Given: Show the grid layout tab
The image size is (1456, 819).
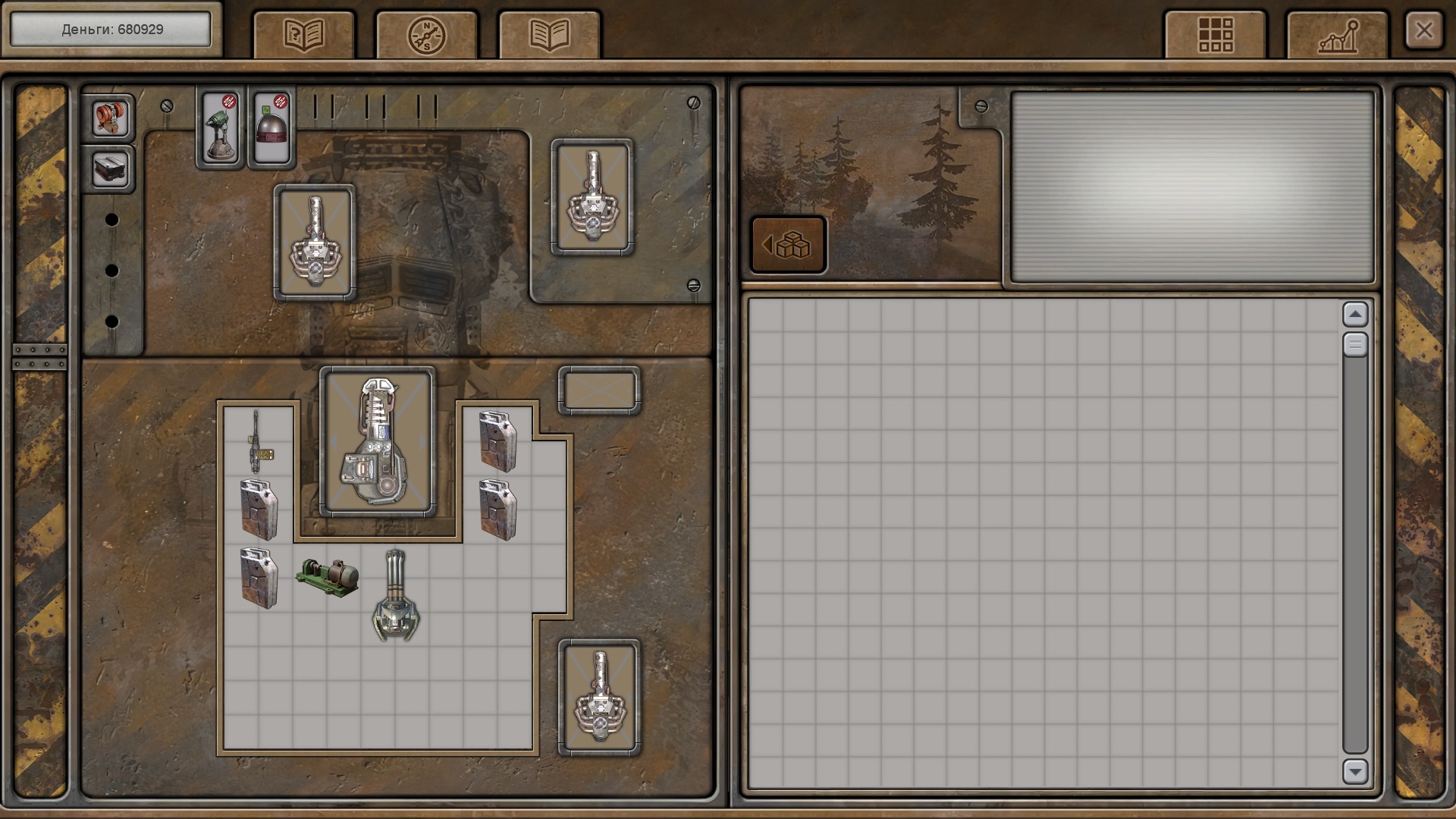Looking at the screenshot, I should 1215,35.
